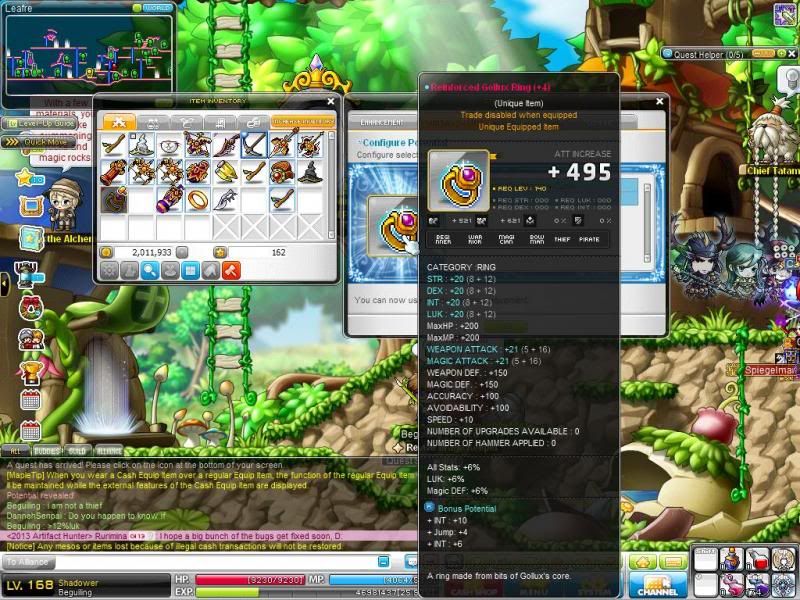Open the Level-Up Guide

[34, 123]
